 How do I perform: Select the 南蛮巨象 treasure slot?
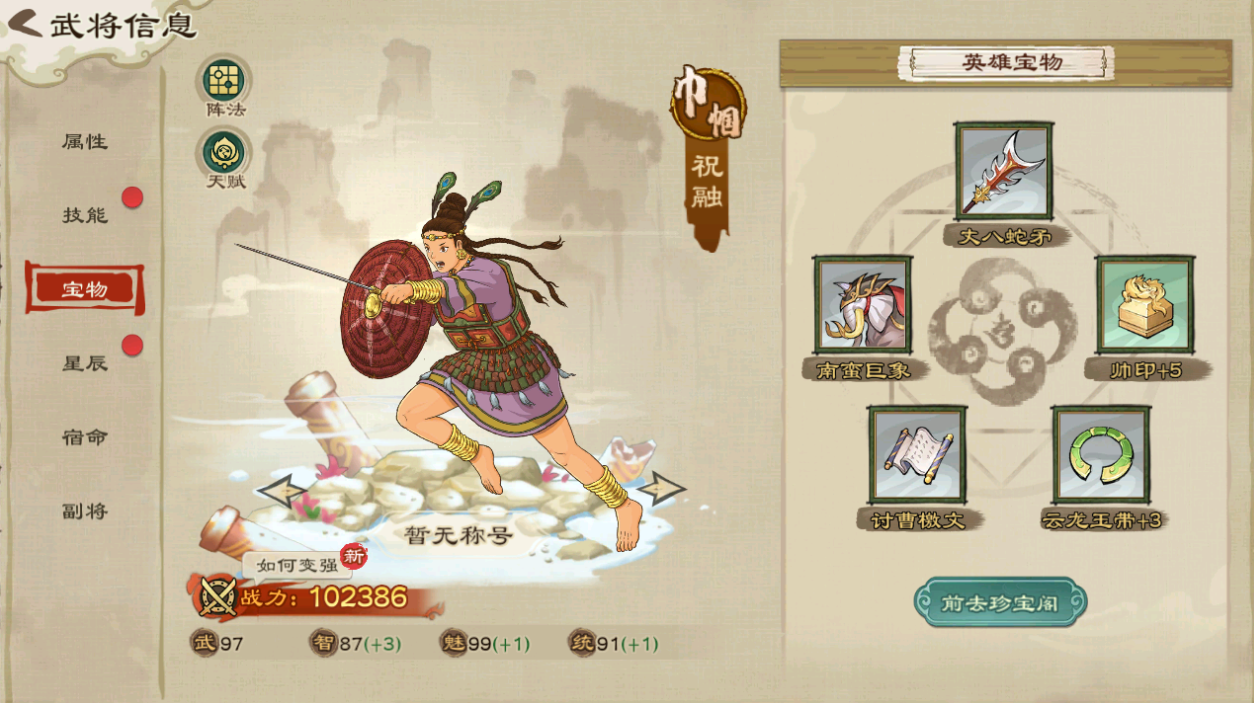[x=862, y=305]
